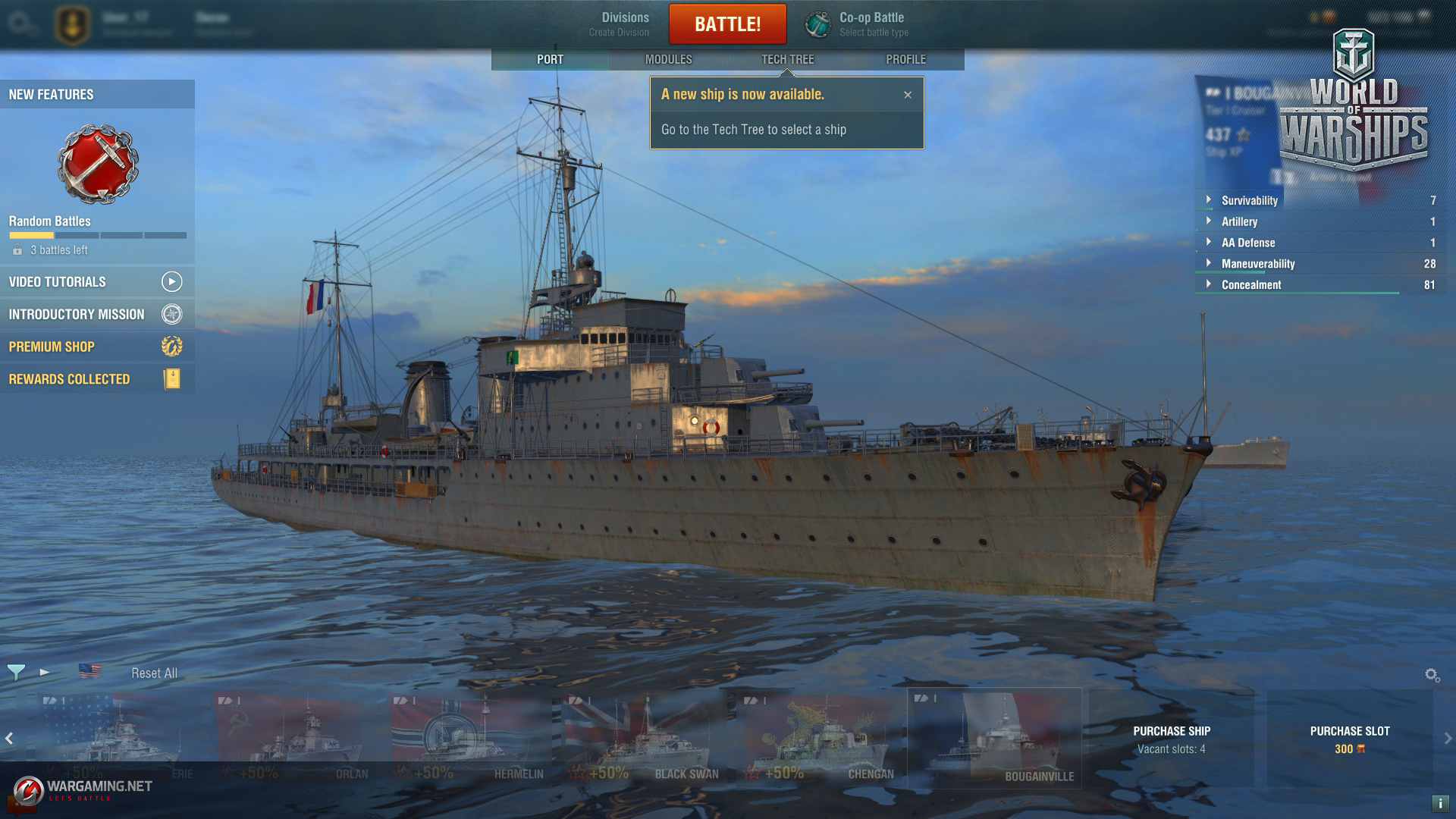Click Purchase Ship slot
Image resolution: width=1456 pixels, height=819 pixels.
tap(1171, 739)
